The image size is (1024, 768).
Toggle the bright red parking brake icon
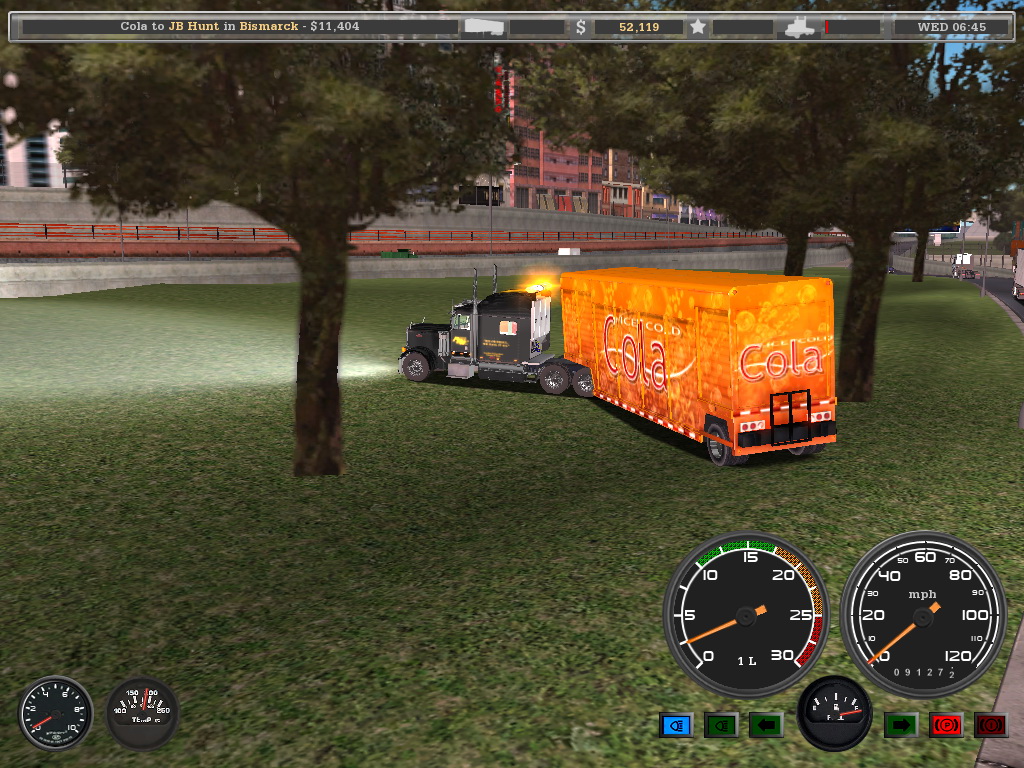coord(945,725)
